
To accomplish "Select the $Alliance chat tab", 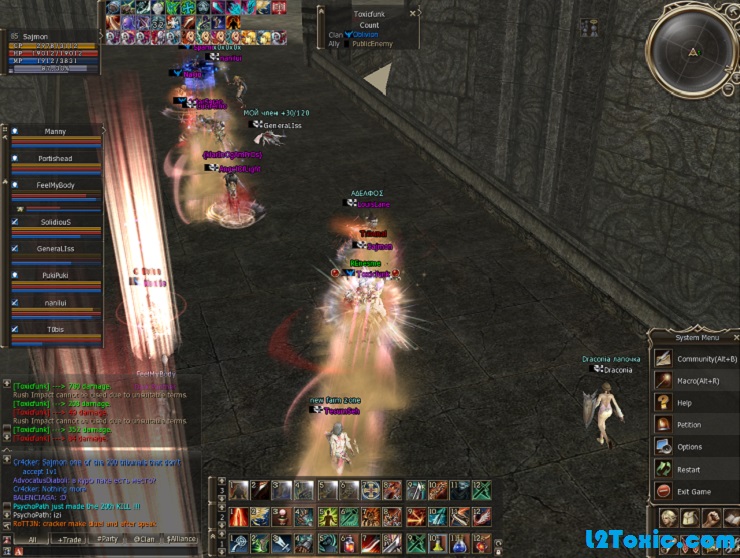I will click(181, 539).
